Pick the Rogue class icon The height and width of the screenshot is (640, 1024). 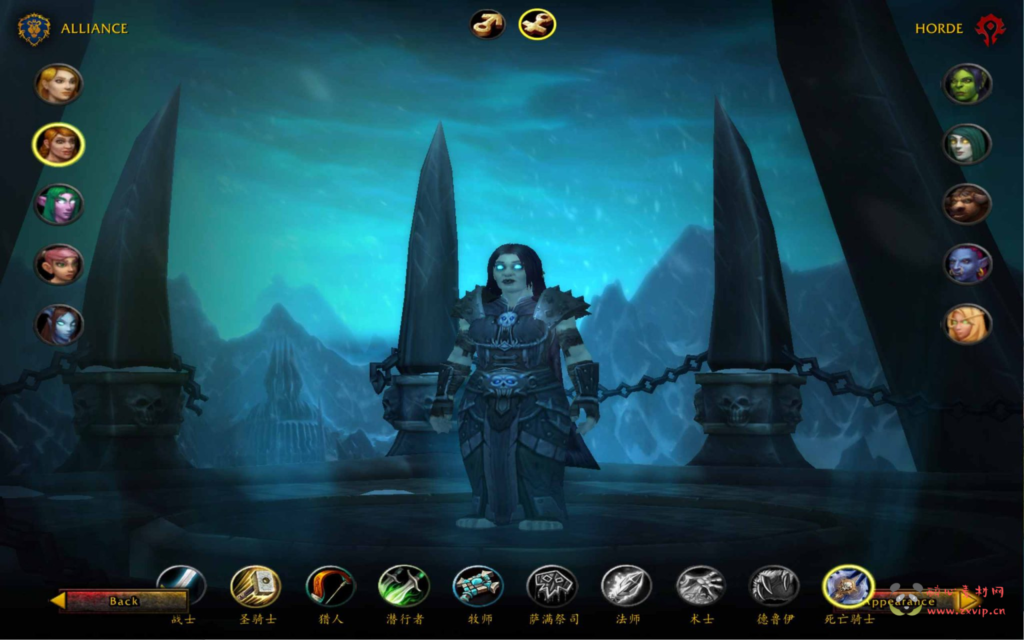(404, 586)
